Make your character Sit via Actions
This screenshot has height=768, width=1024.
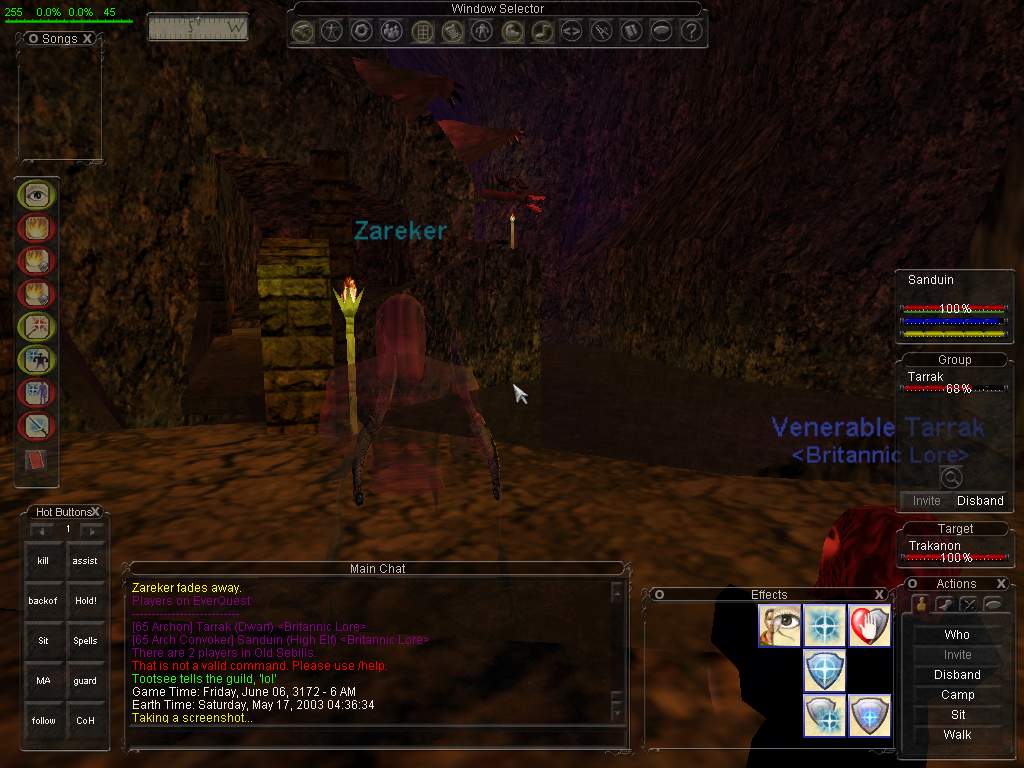pyautogui.click(x=957, y=715)
